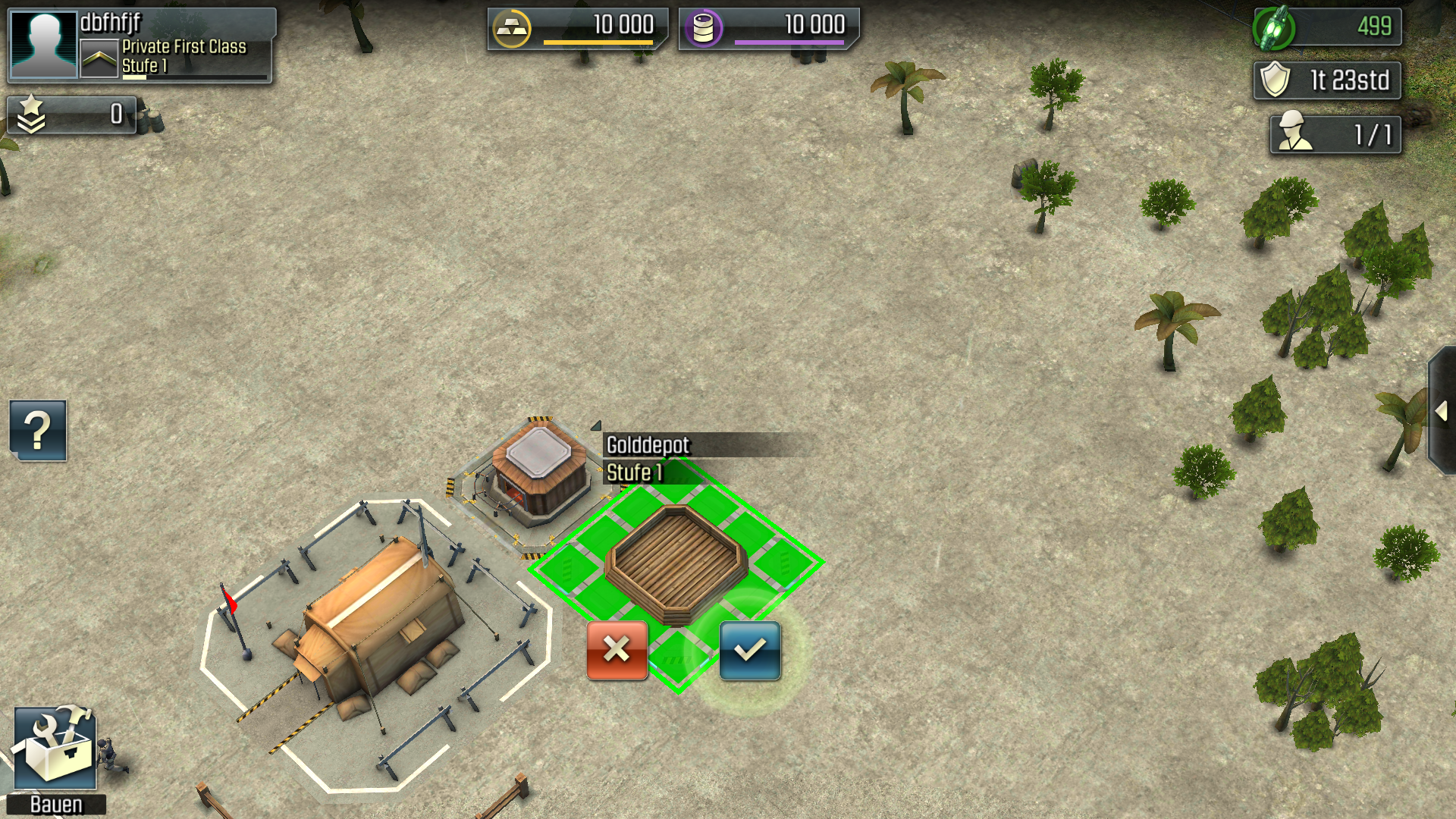Confirm the Golddepot placement with the checkmark
The height and width of the screenshot is (819, 1456).
tap(749, 651)
